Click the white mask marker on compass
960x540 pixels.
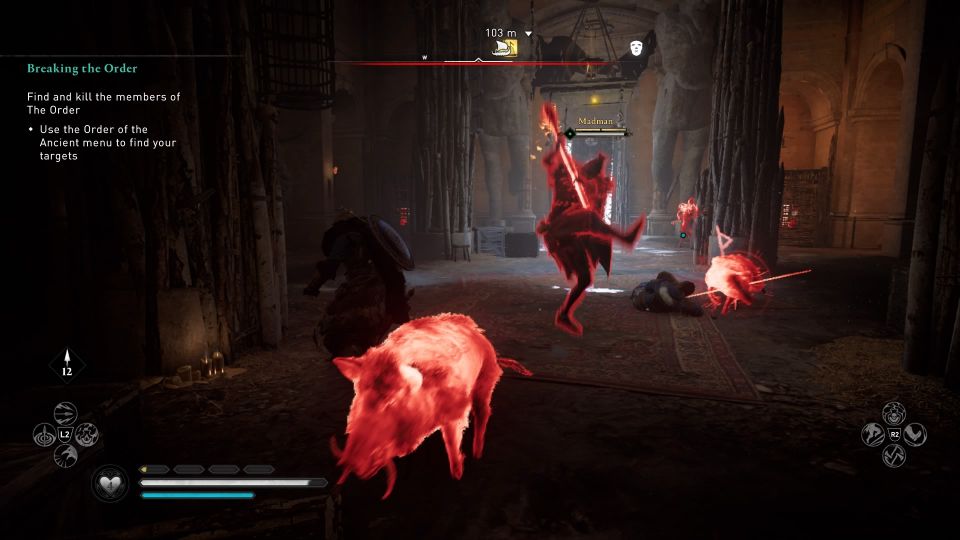[636, 47]
